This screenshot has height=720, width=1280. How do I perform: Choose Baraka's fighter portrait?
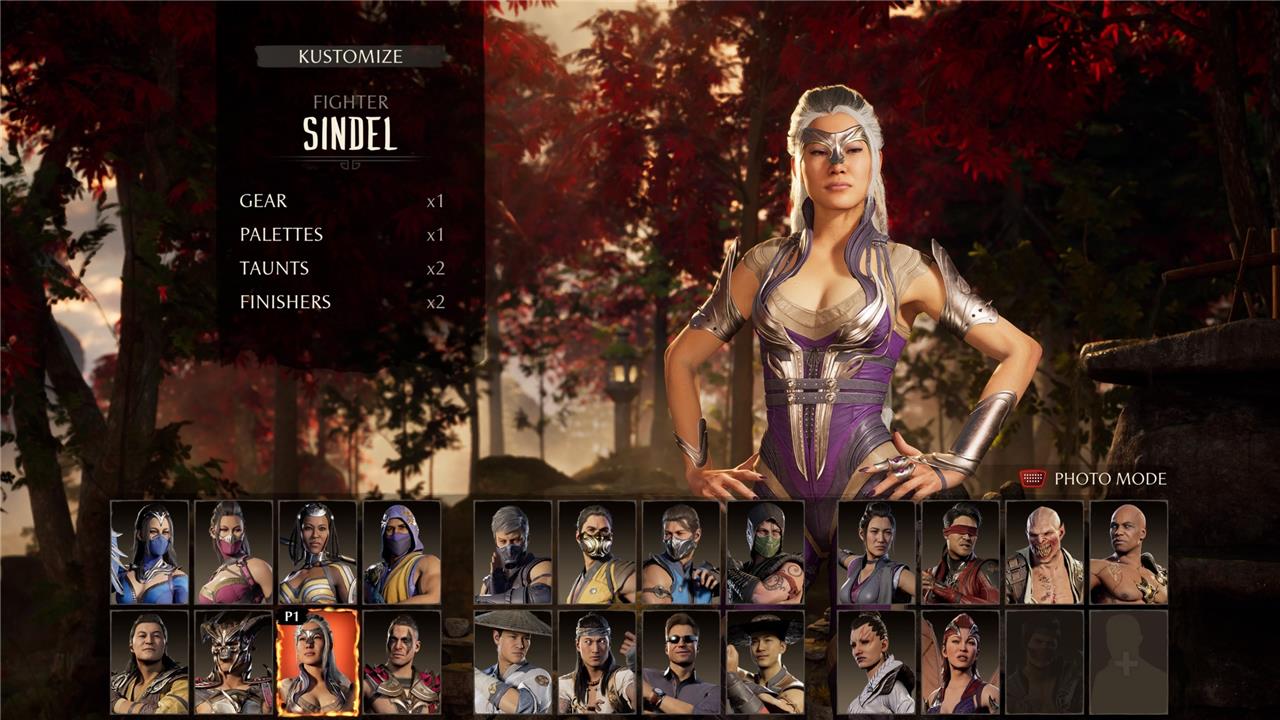[x=1044, y=552]
